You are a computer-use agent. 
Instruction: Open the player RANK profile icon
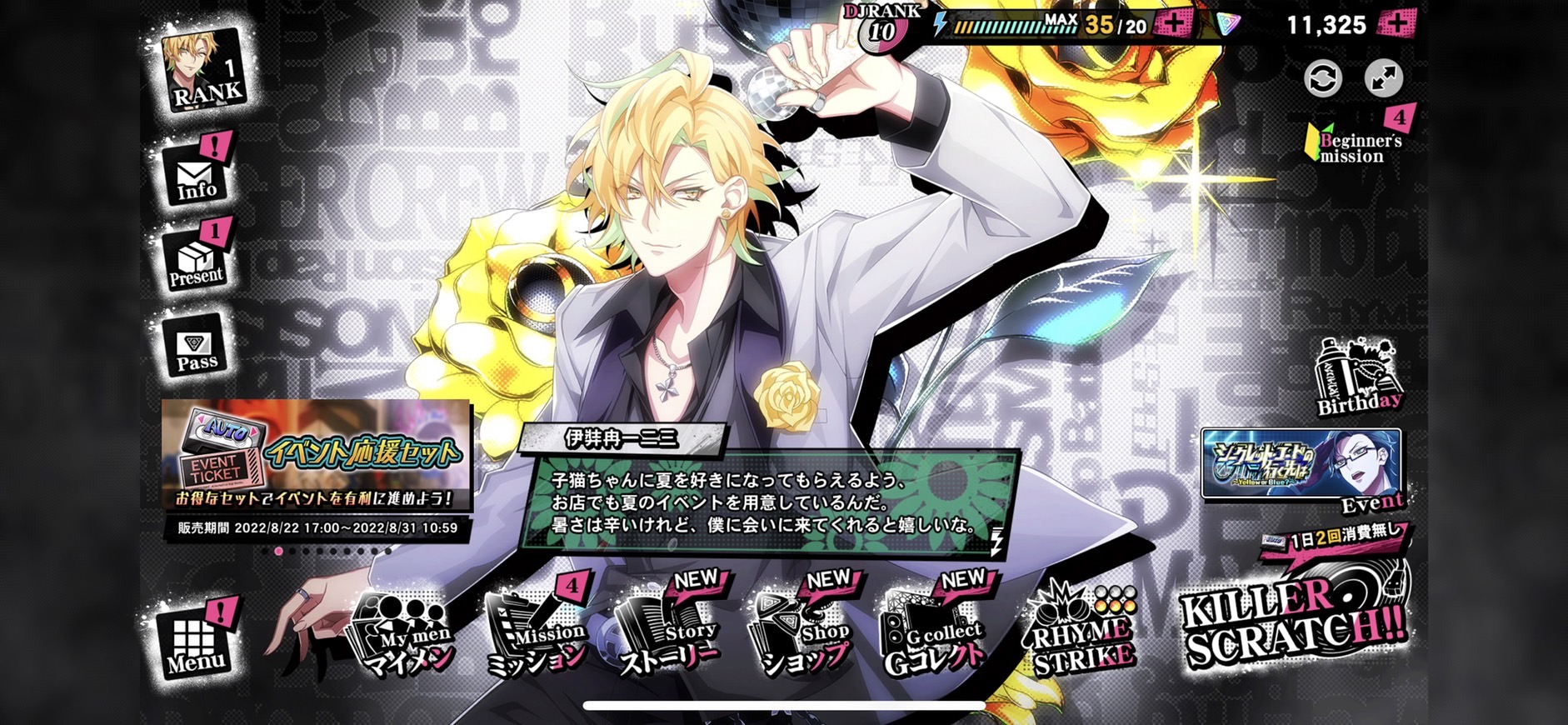pos(205,72)
